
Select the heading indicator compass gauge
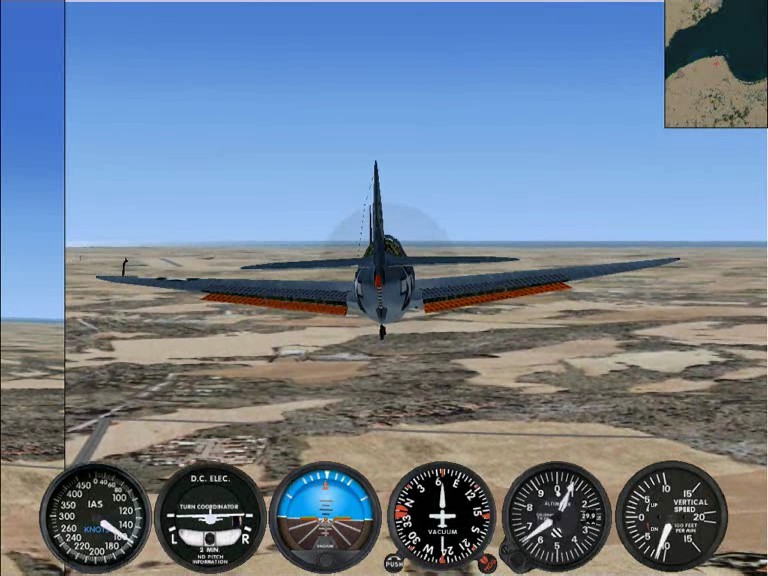click(441, 517)
